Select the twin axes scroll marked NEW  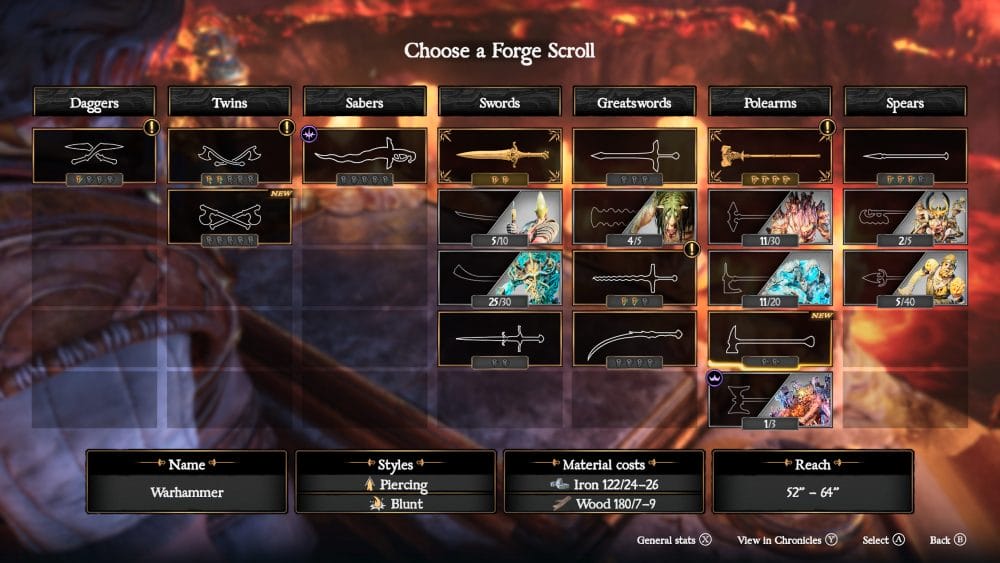[x=230, y=217]
